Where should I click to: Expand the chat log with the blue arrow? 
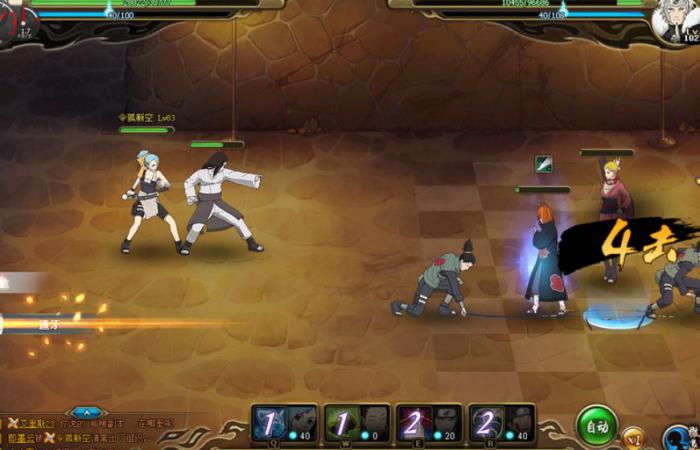click(88, 411)
